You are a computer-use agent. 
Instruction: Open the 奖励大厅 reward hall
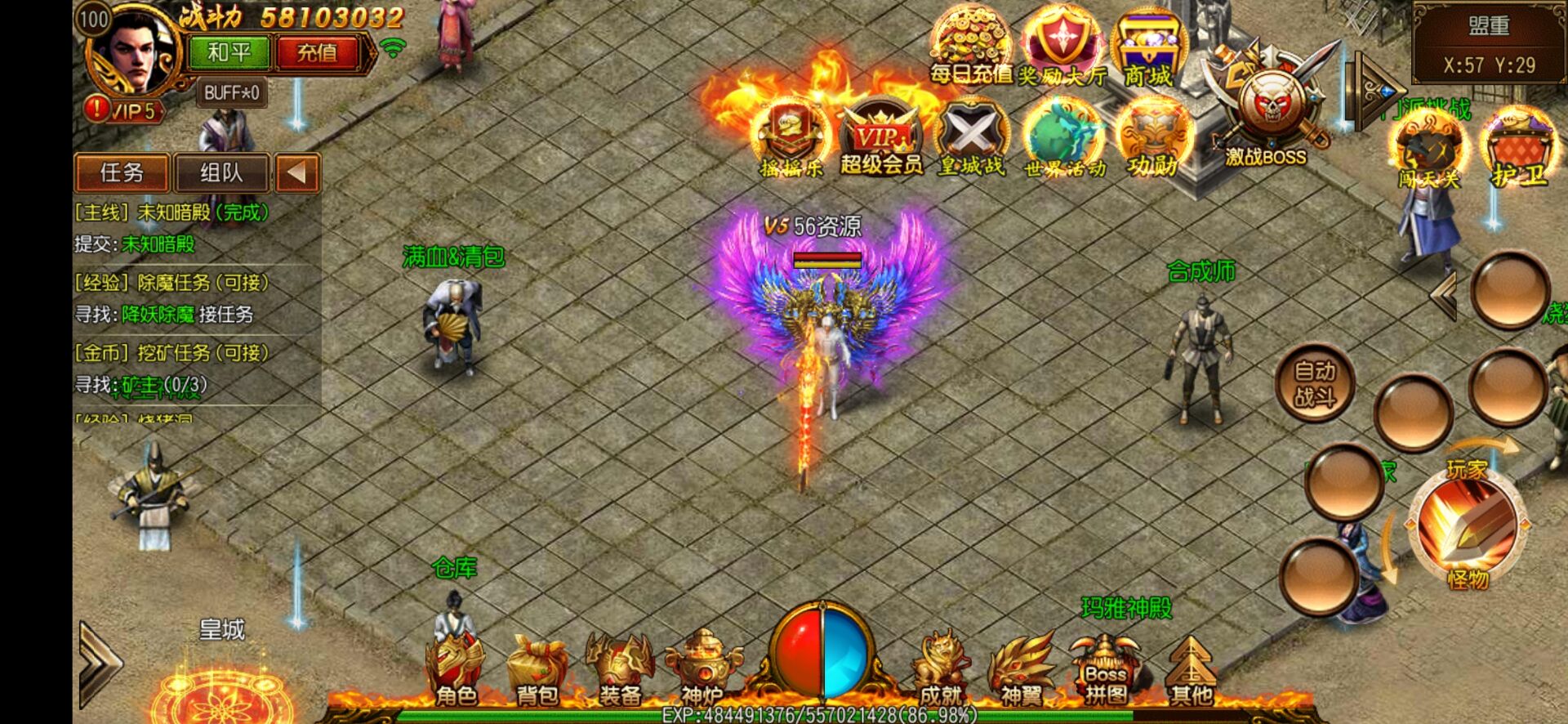tap(1062, 46)
